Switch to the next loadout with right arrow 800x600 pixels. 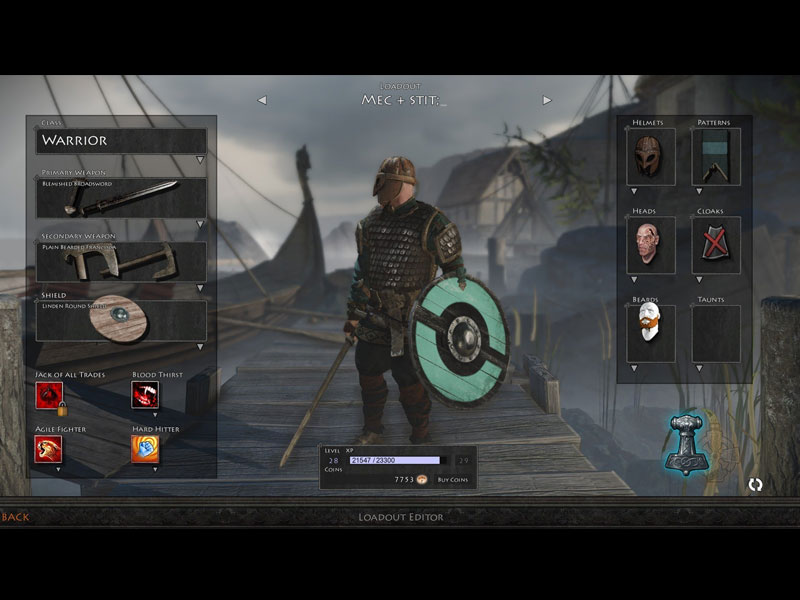pyautogui.click(x=547, y=100)
